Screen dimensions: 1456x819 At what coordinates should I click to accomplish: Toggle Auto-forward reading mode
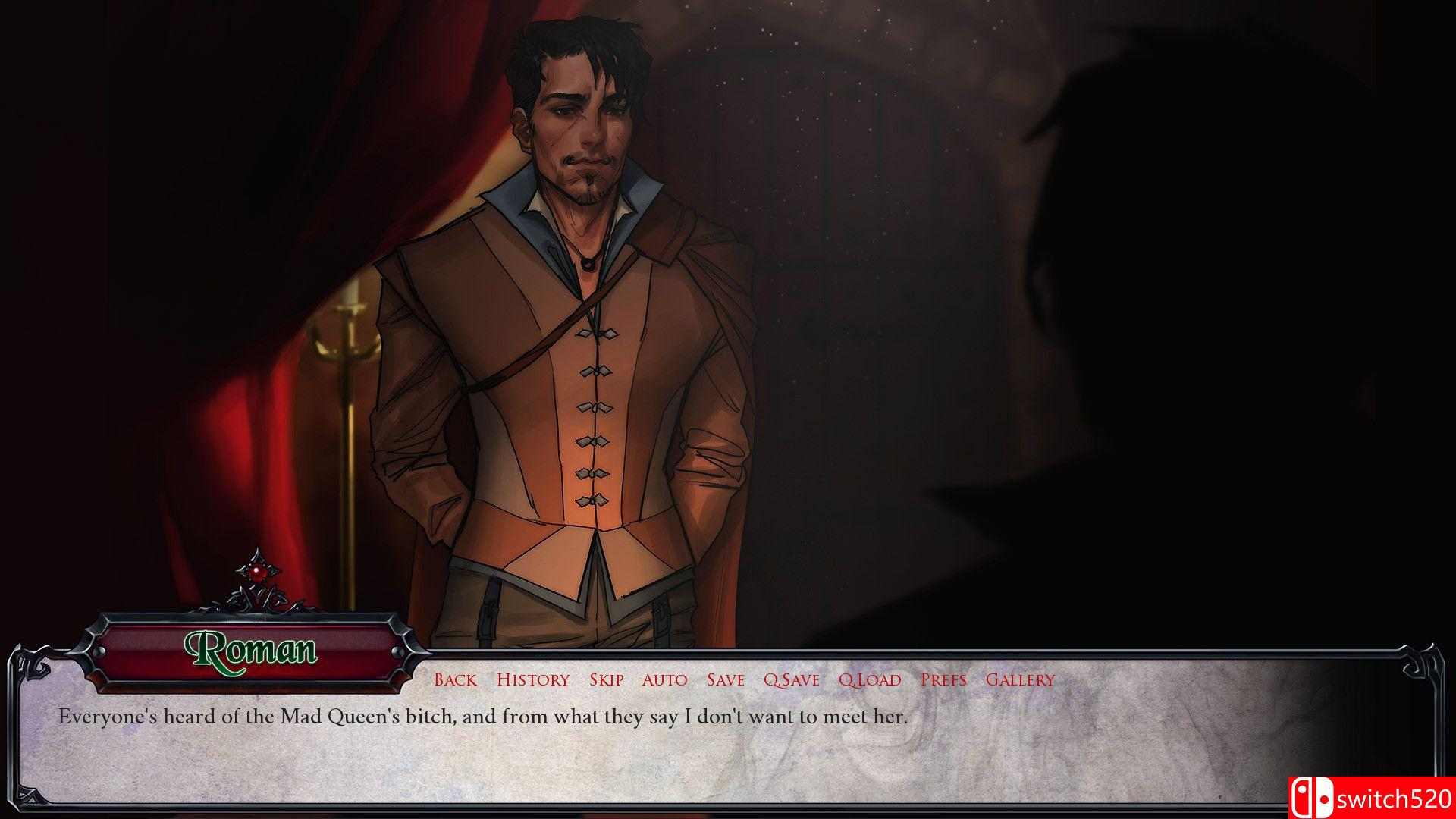pyautogui.click(x=664, y=680)
